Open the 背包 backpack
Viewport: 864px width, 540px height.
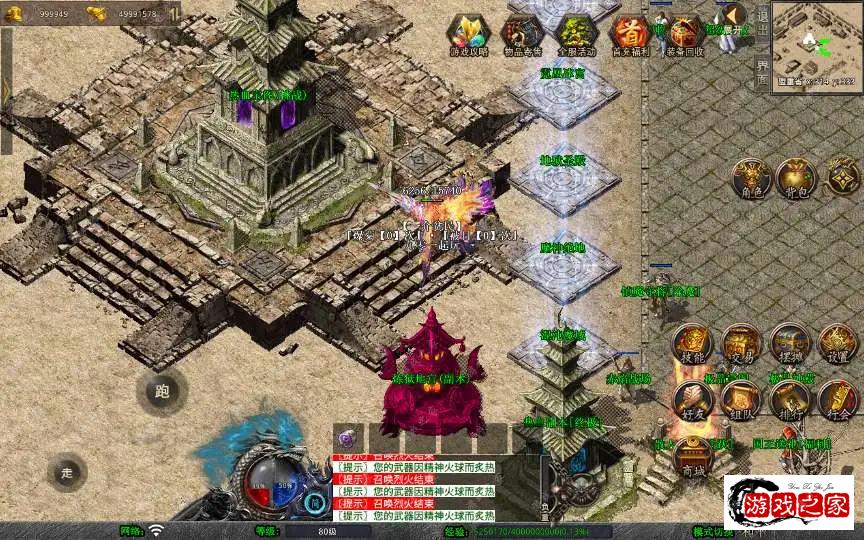pyautogui.click(x=796, y=176)
